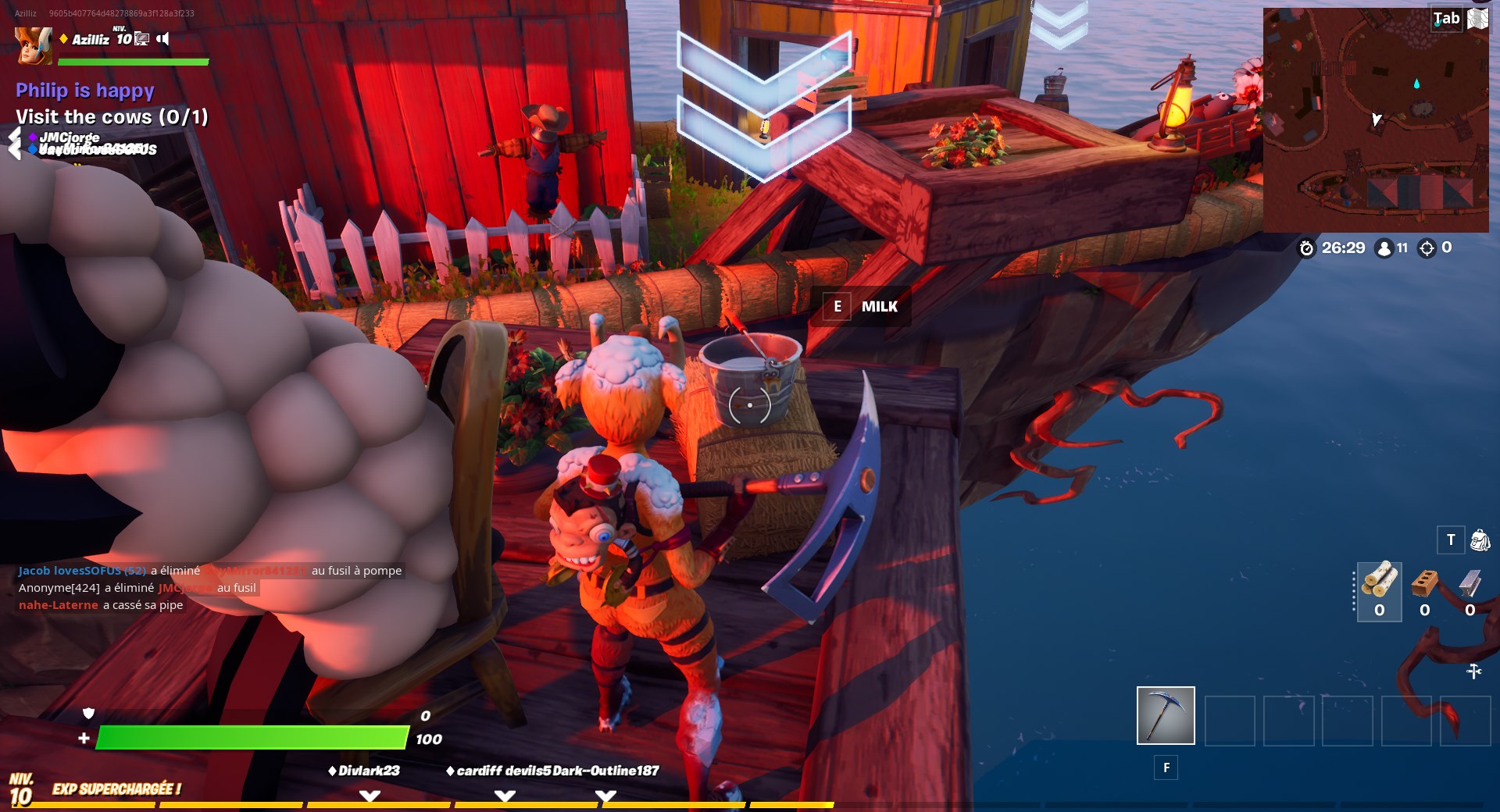Click the quest 'Visit the cows (0/1)'
Image resolution: width=1500 pixels, height=812 pixels.
click(x=110, y=117)
